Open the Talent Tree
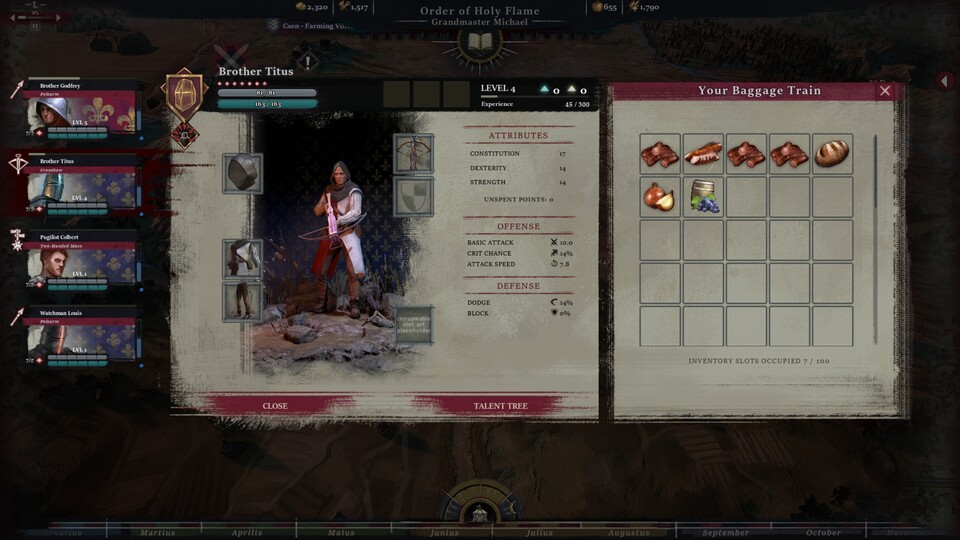The width and height of the screenshot is (960, 540). point(500,406)
